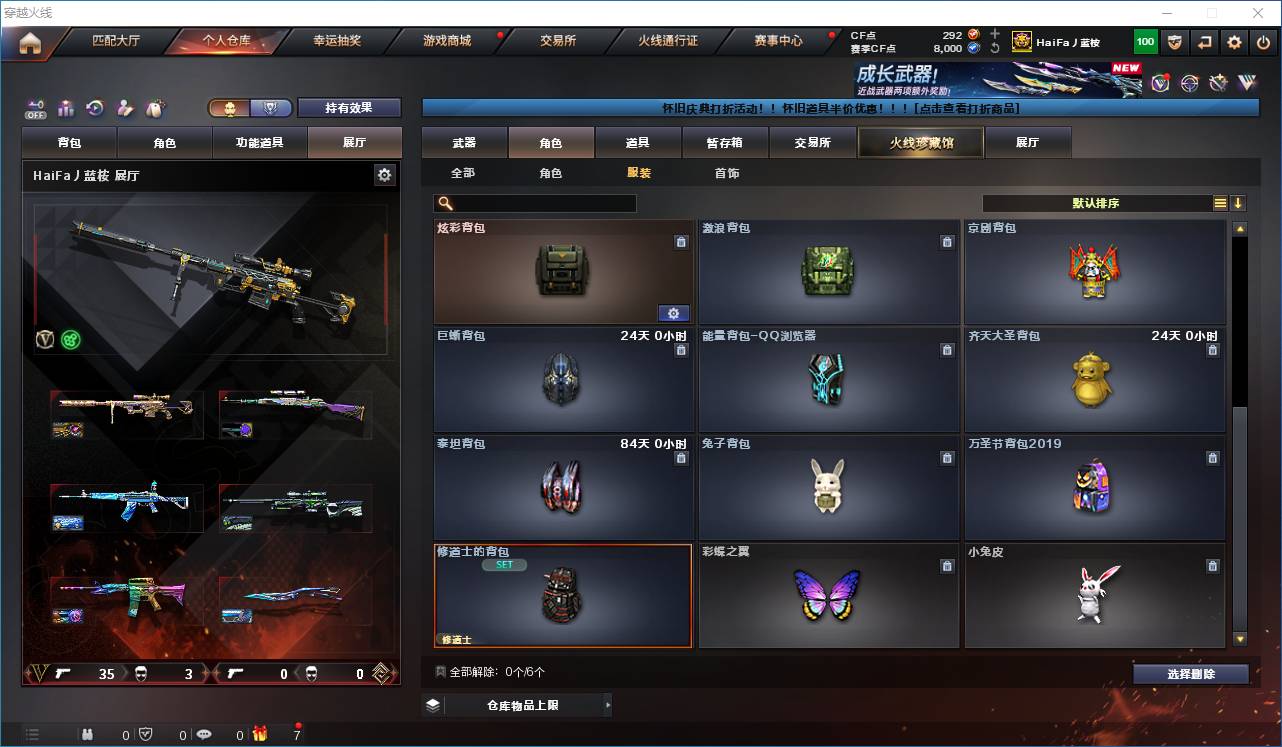The height and width of the screenshot is (747, 1282).
Task: Switch the OFF toggle at top left
Action: pyautogui.click(x=33, y=107)
